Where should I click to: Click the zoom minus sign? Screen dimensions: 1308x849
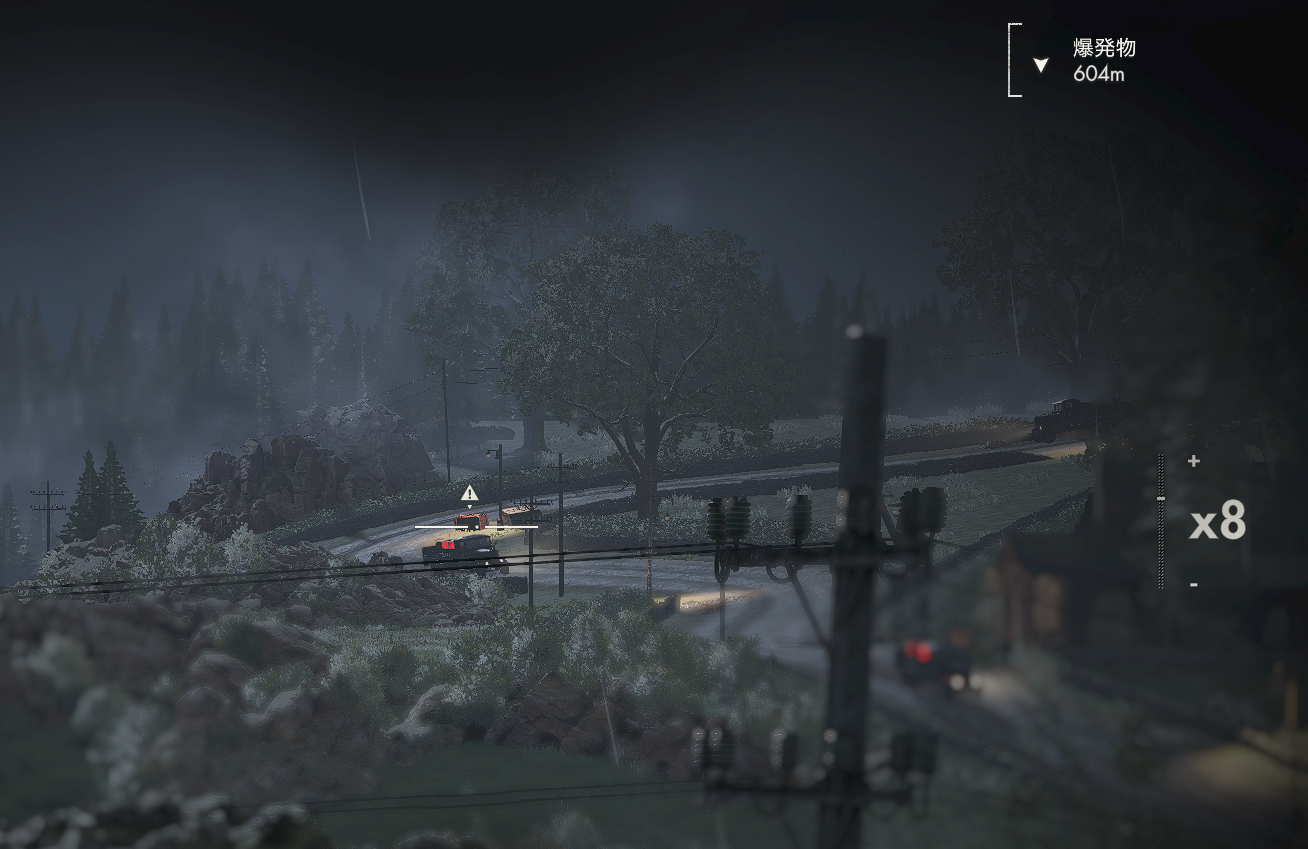pyautogui.click(x=1193, y=584)
